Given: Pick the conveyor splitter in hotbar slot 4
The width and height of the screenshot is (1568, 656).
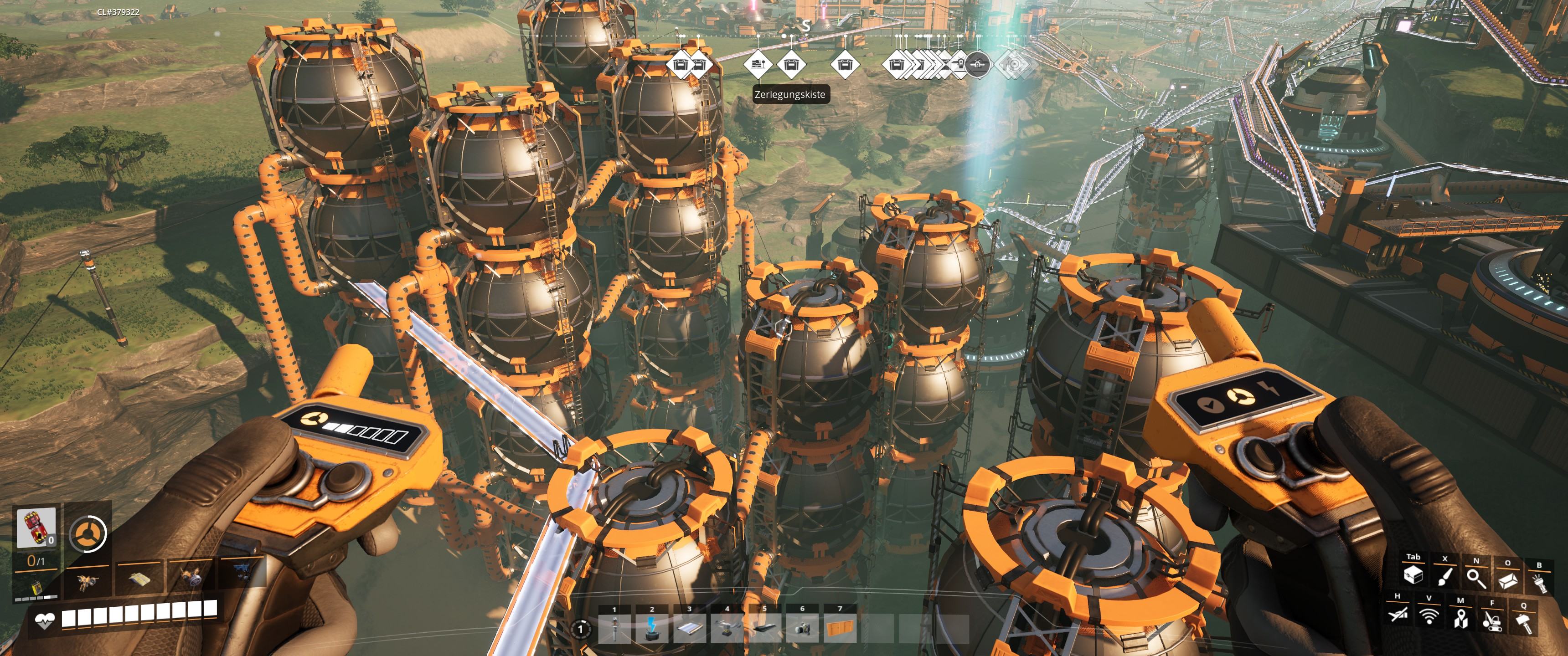Looking at the screenshot, I should tap(727, 629).
